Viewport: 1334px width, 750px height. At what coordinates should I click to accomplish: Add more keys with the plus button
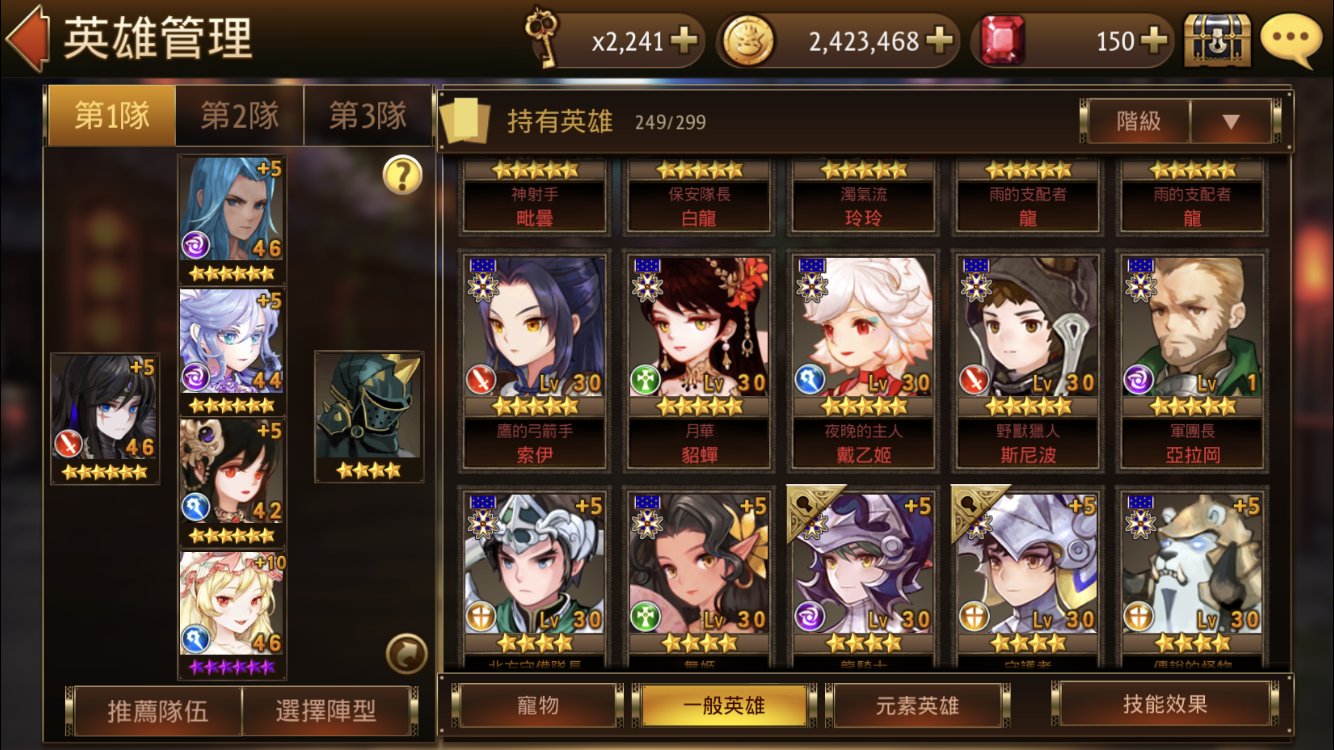point(684,40)
